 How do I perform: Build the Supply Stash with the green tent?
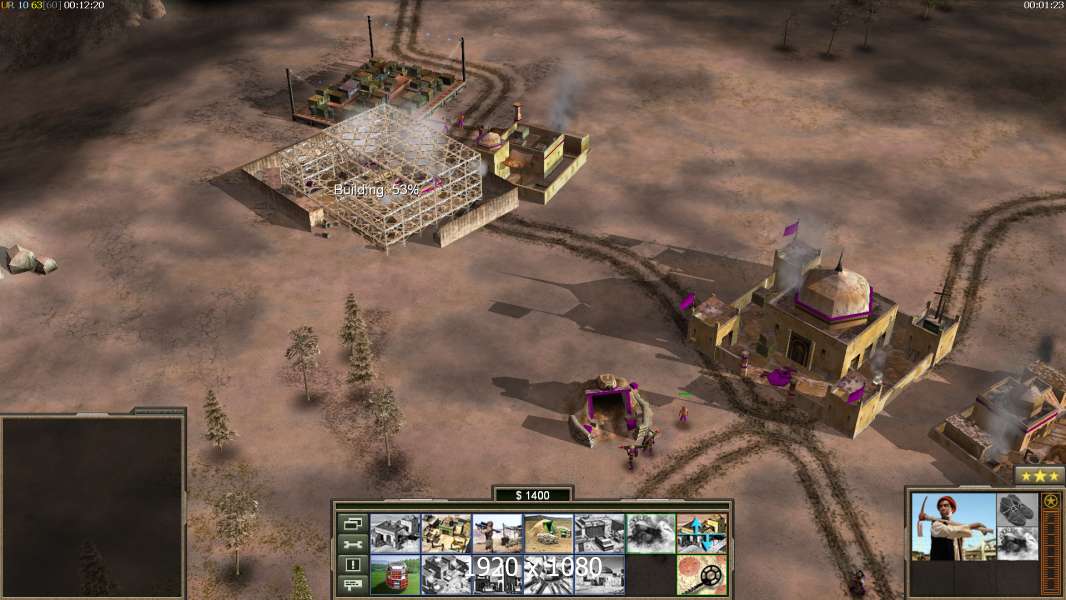[x=446, y=533]
